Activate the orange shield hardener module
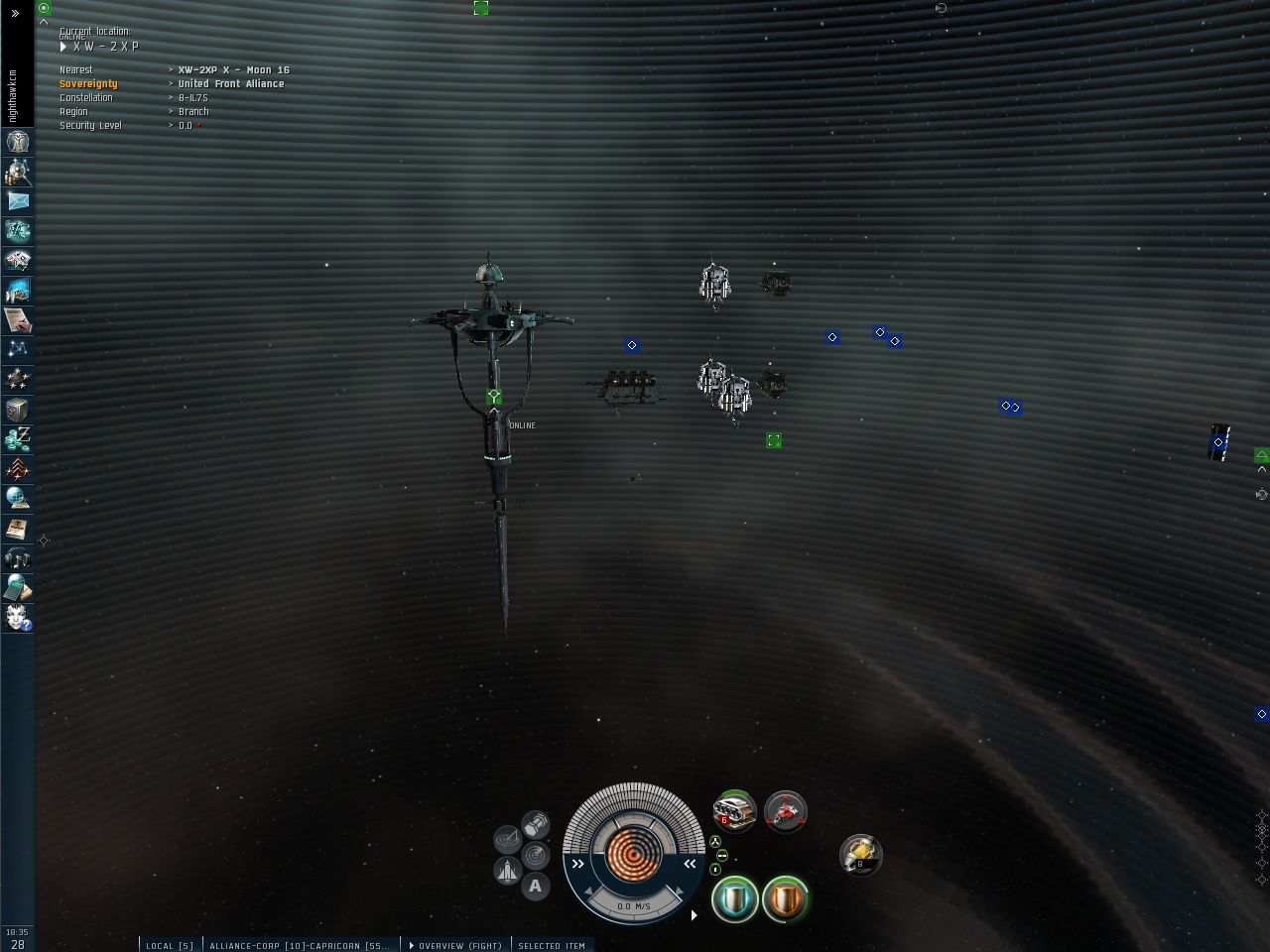1270x952 pixels. (786, 899)
